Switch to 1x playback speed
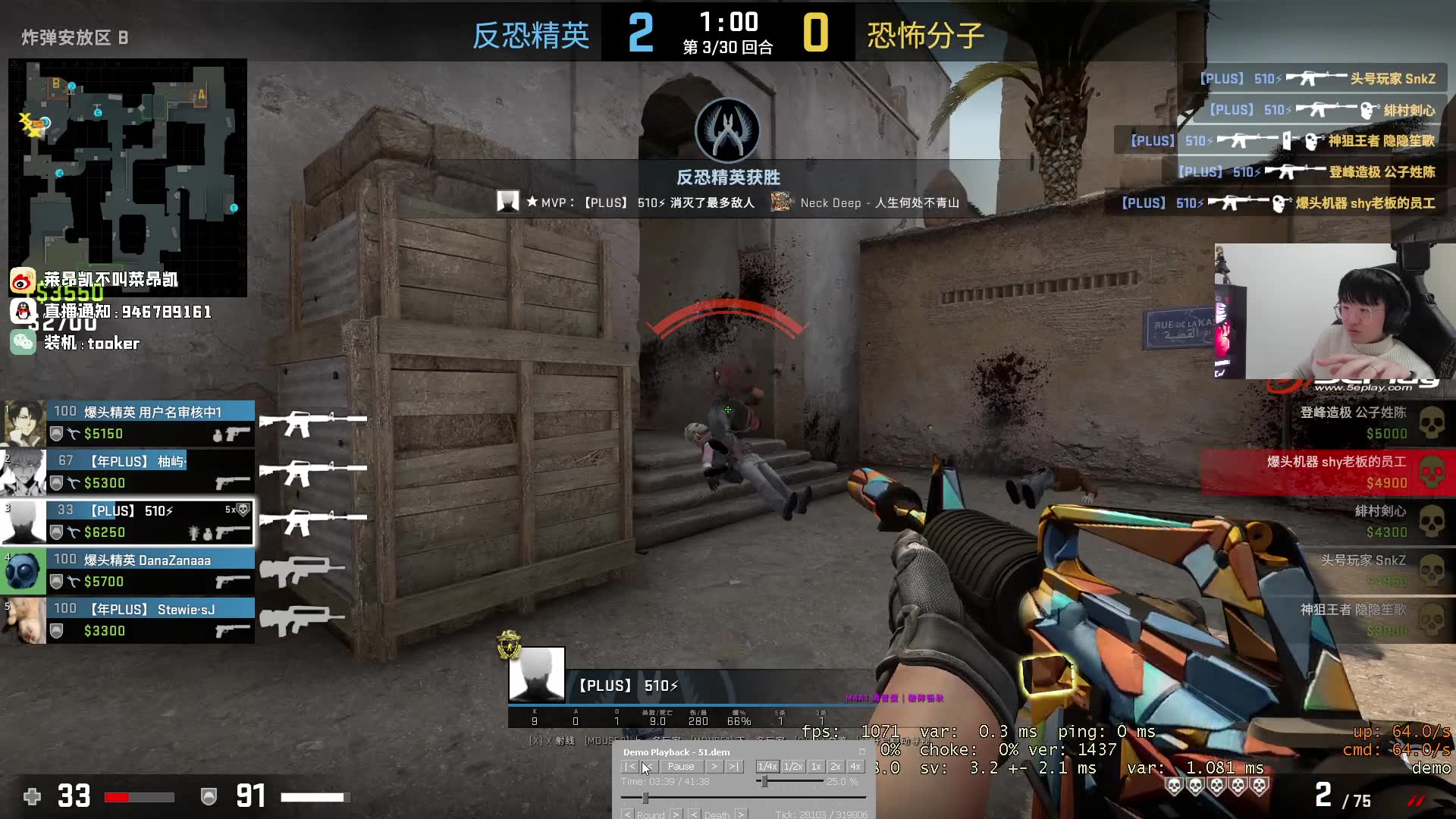 [x=816, y=767]
